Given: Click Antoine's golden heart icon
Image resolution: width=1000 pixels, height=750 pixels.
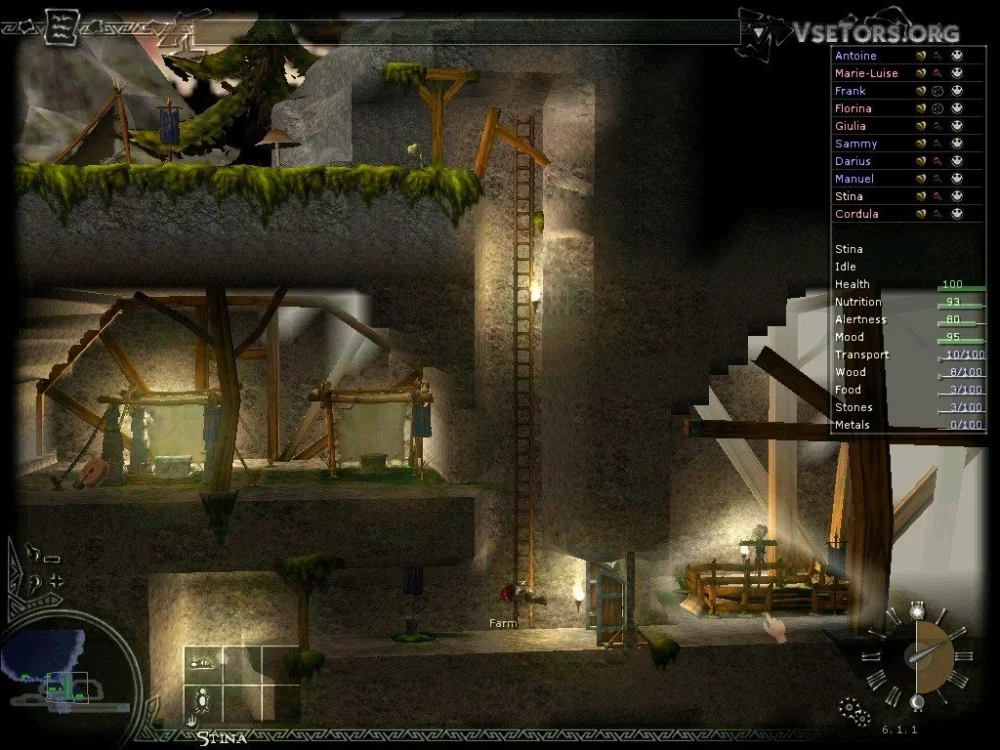Looking at the screenshot, I should coord(920,56).
